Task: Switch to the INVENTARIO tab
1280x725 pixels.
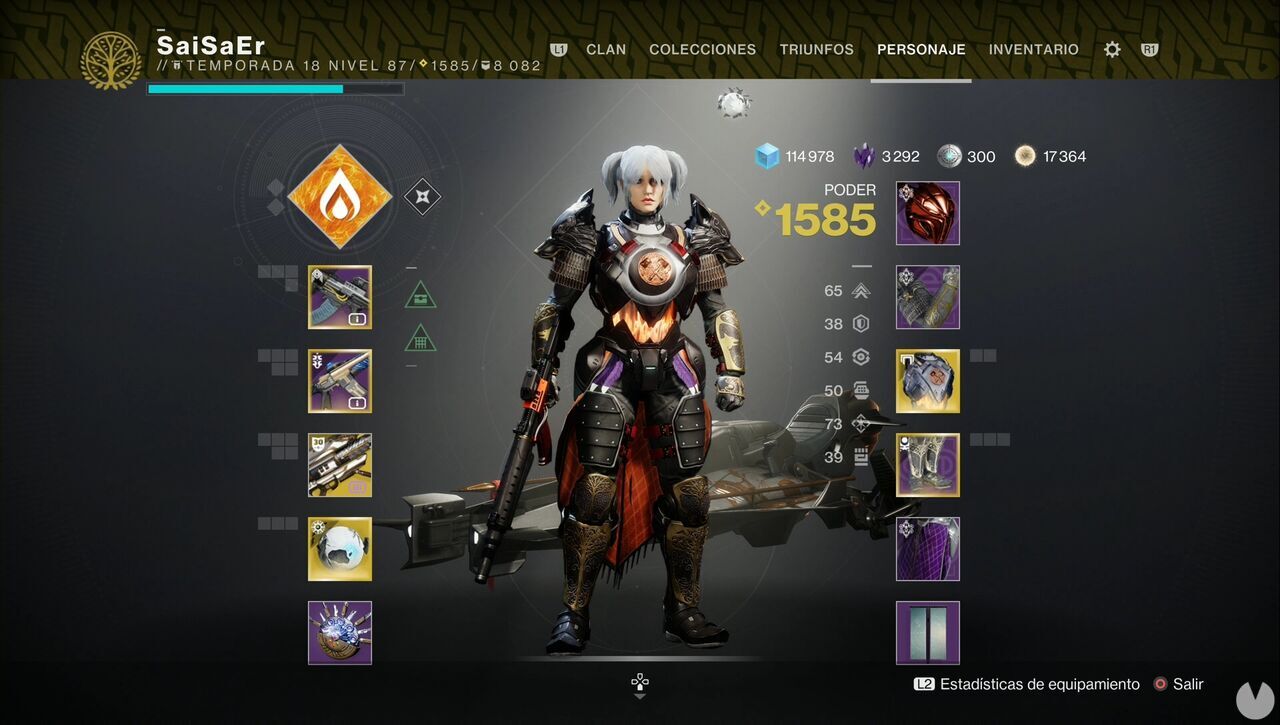Action: (1033, 49)
